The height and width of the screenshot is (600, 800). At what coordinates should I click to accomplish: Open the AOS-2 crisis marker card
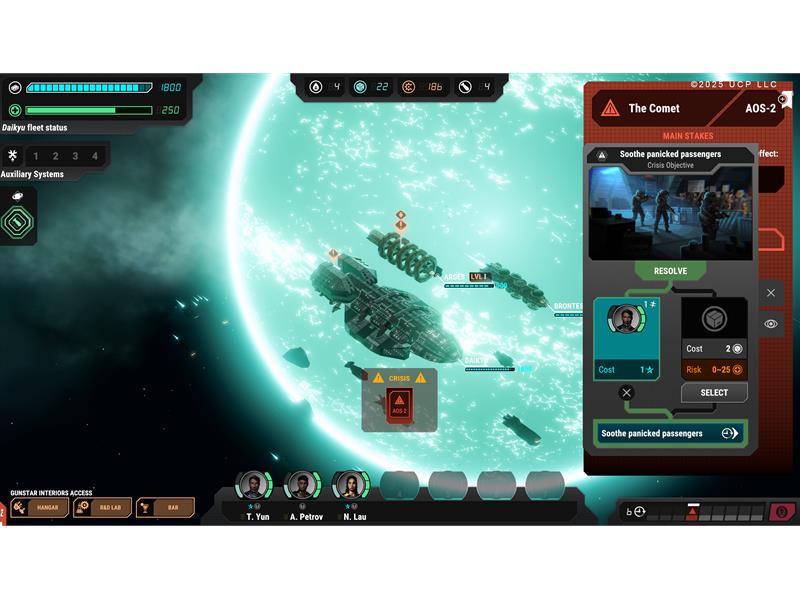point(399,404)
